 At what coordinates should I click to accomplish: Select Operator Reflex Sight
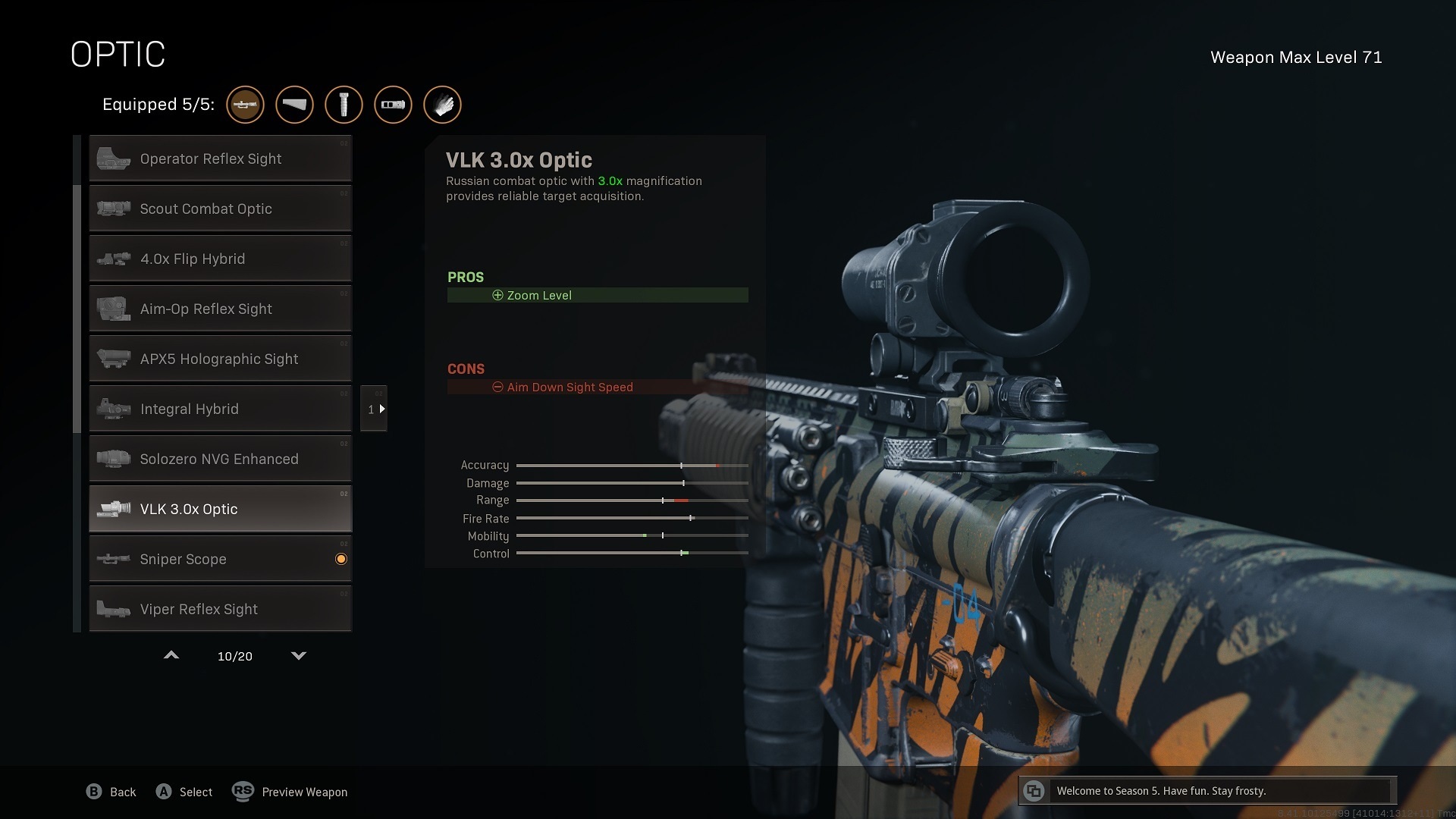point(220,158)
